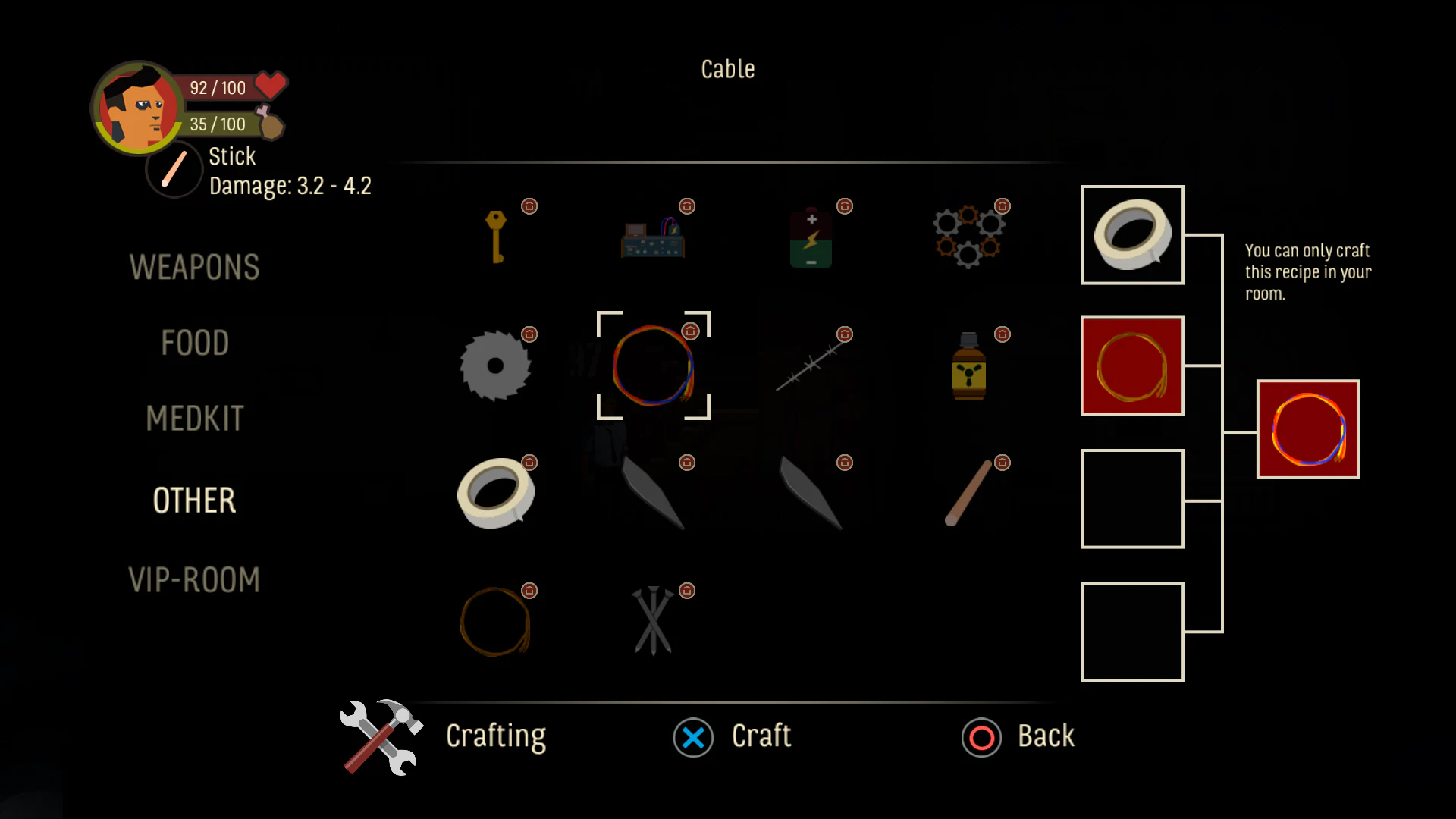Open the MEDKIT category
1456x819 pixels.
tap(195, 419)
